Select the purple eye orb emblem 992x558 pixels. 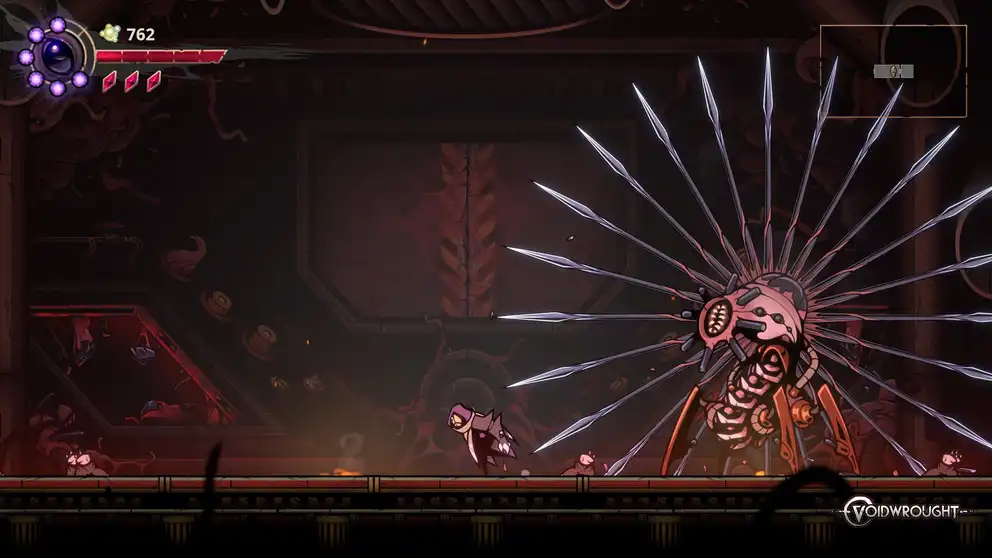(x=56, y=56)
